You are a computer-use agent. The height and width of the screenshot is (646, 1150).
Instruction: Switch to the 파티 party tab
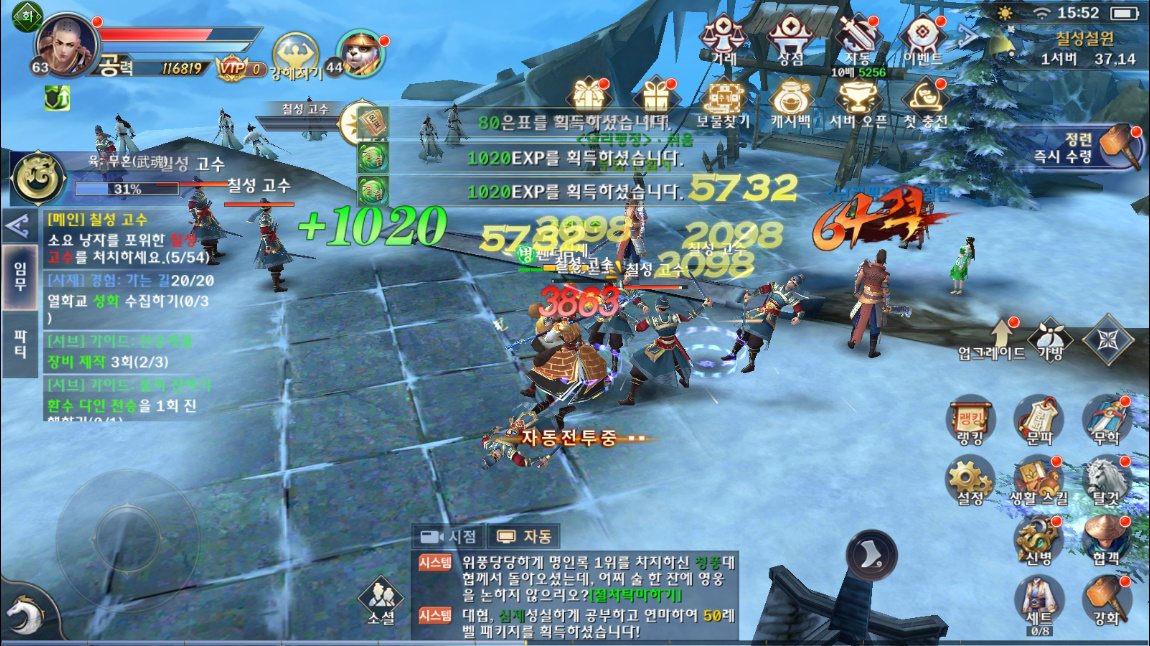(19, 344)
